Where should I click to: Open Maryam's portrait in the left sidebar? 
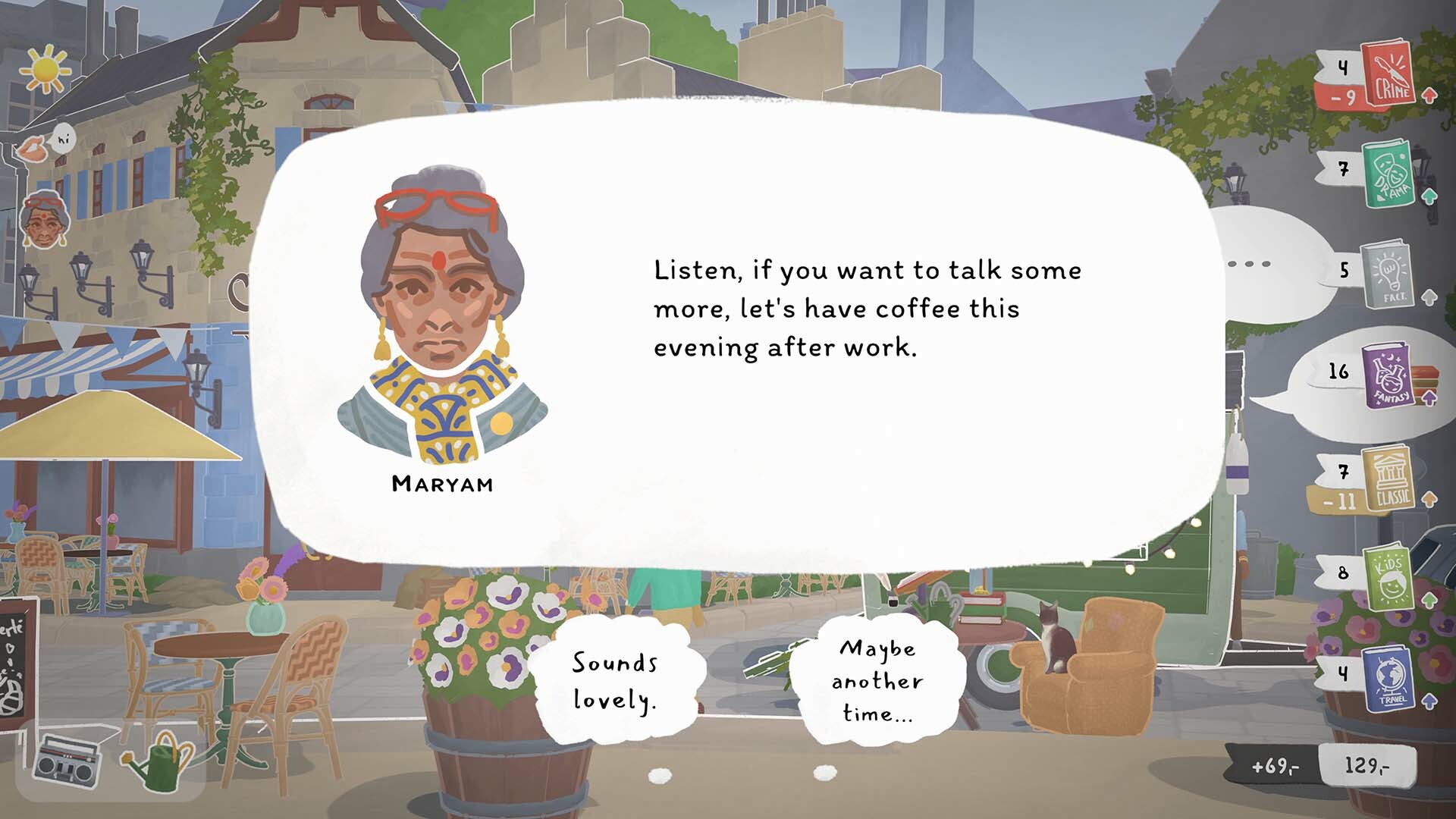point(44,220)
